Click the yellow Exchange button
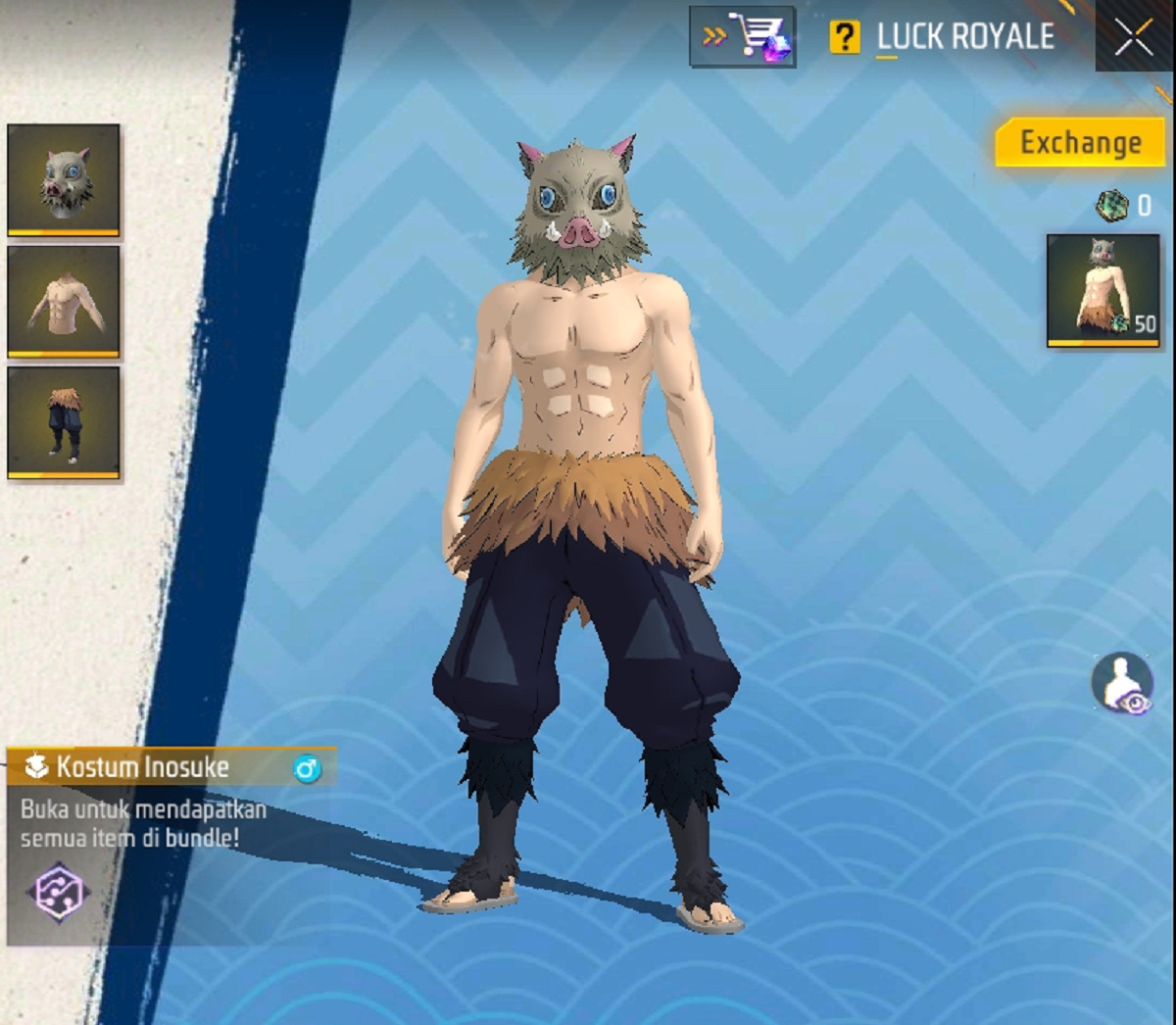 point(1080,143)
